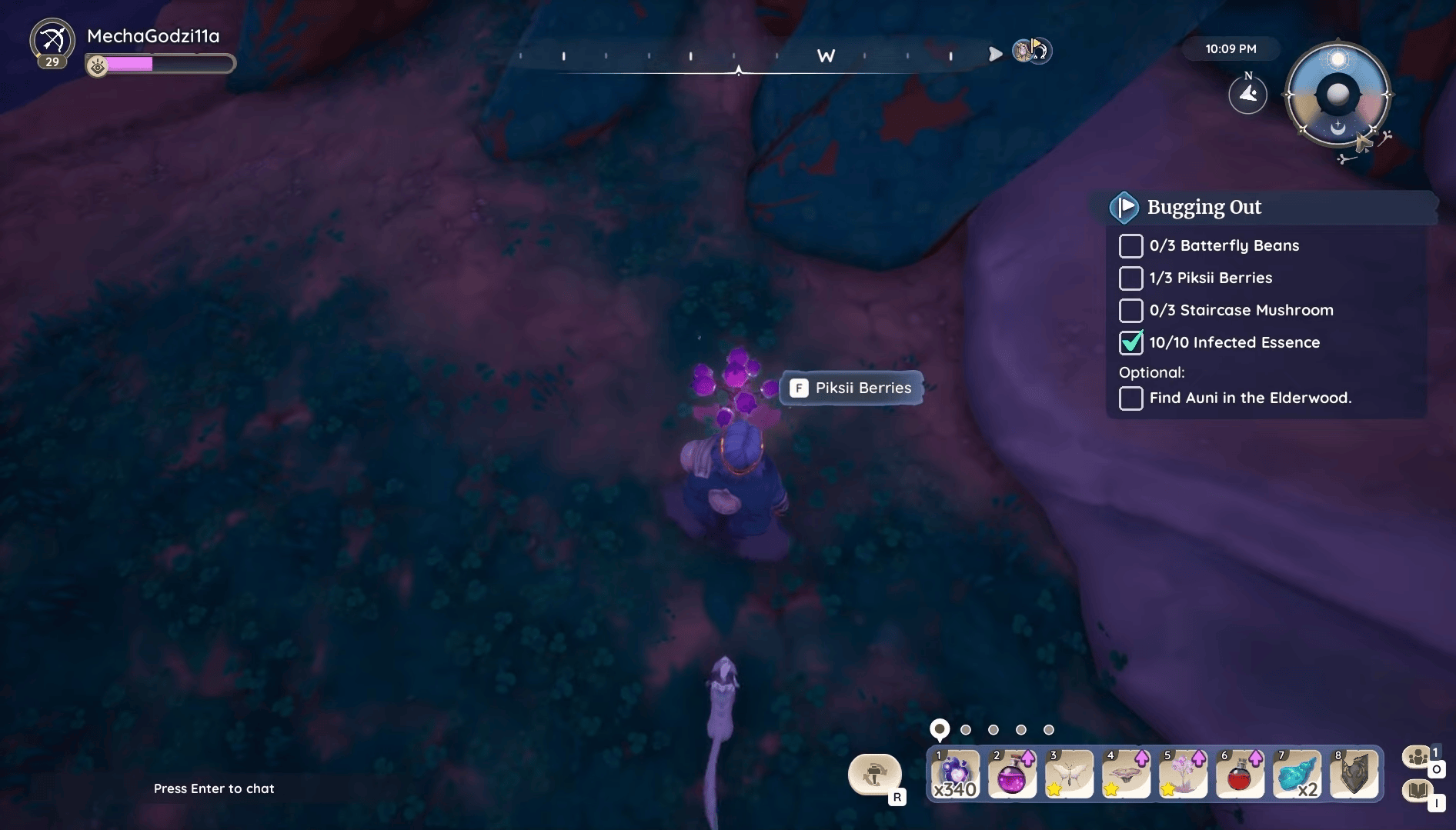Click the Bugging Out quest tracker title
Image resolution: width=1456 pixels, height=830 pixels.
click(1204, 207)
